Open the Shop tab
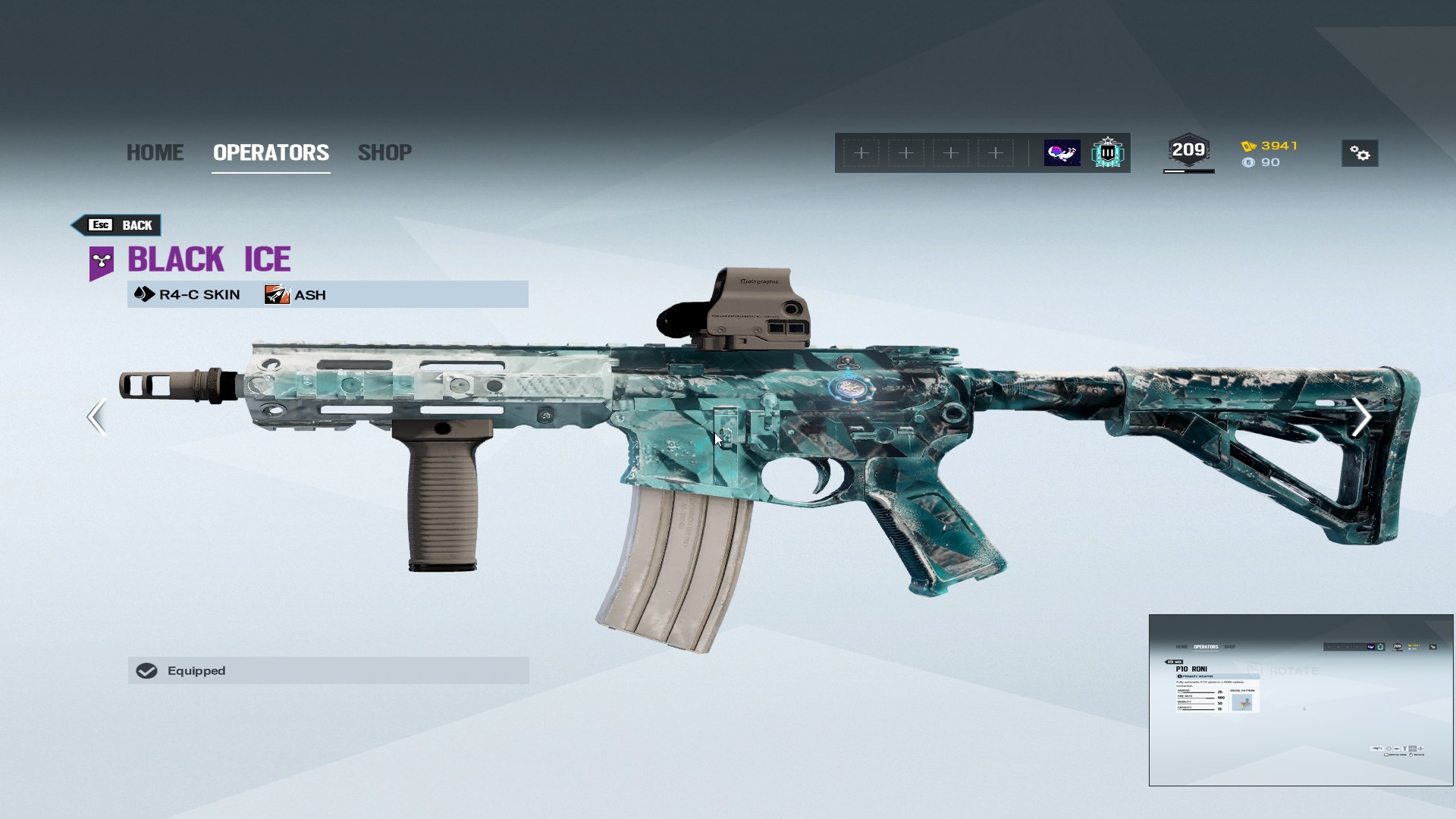Image resolution: width=1456 pixels, height=819 pixels. [x=384, y=152]
